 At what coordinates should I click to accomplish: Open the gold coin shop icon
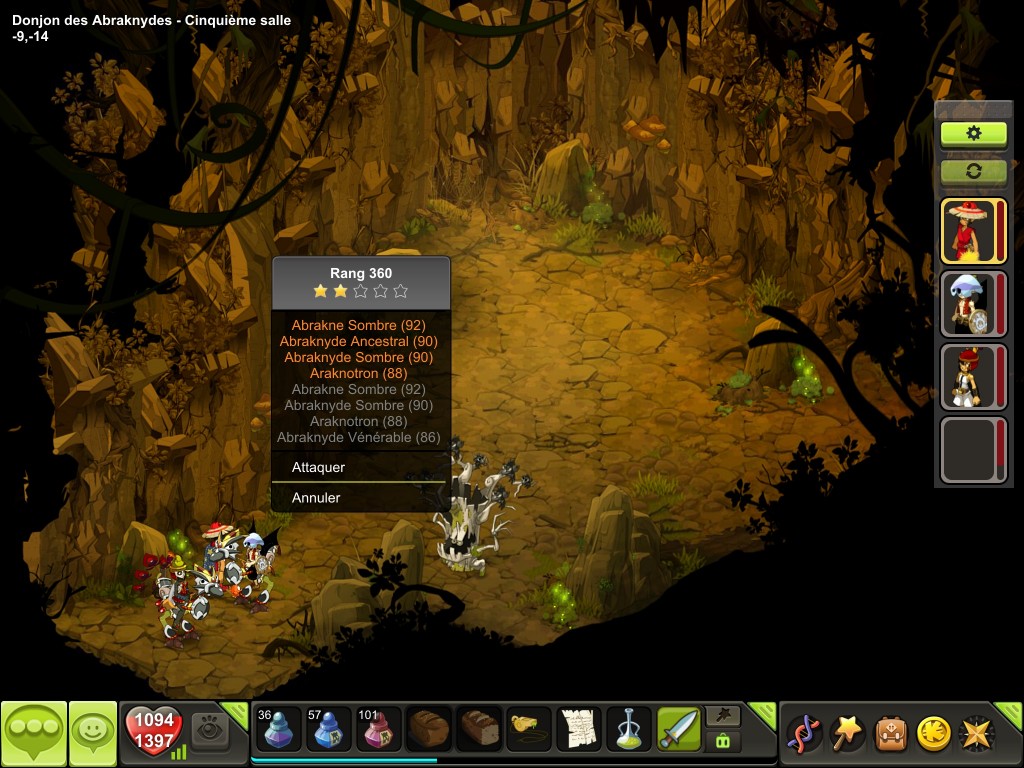[x=933, y=733]
